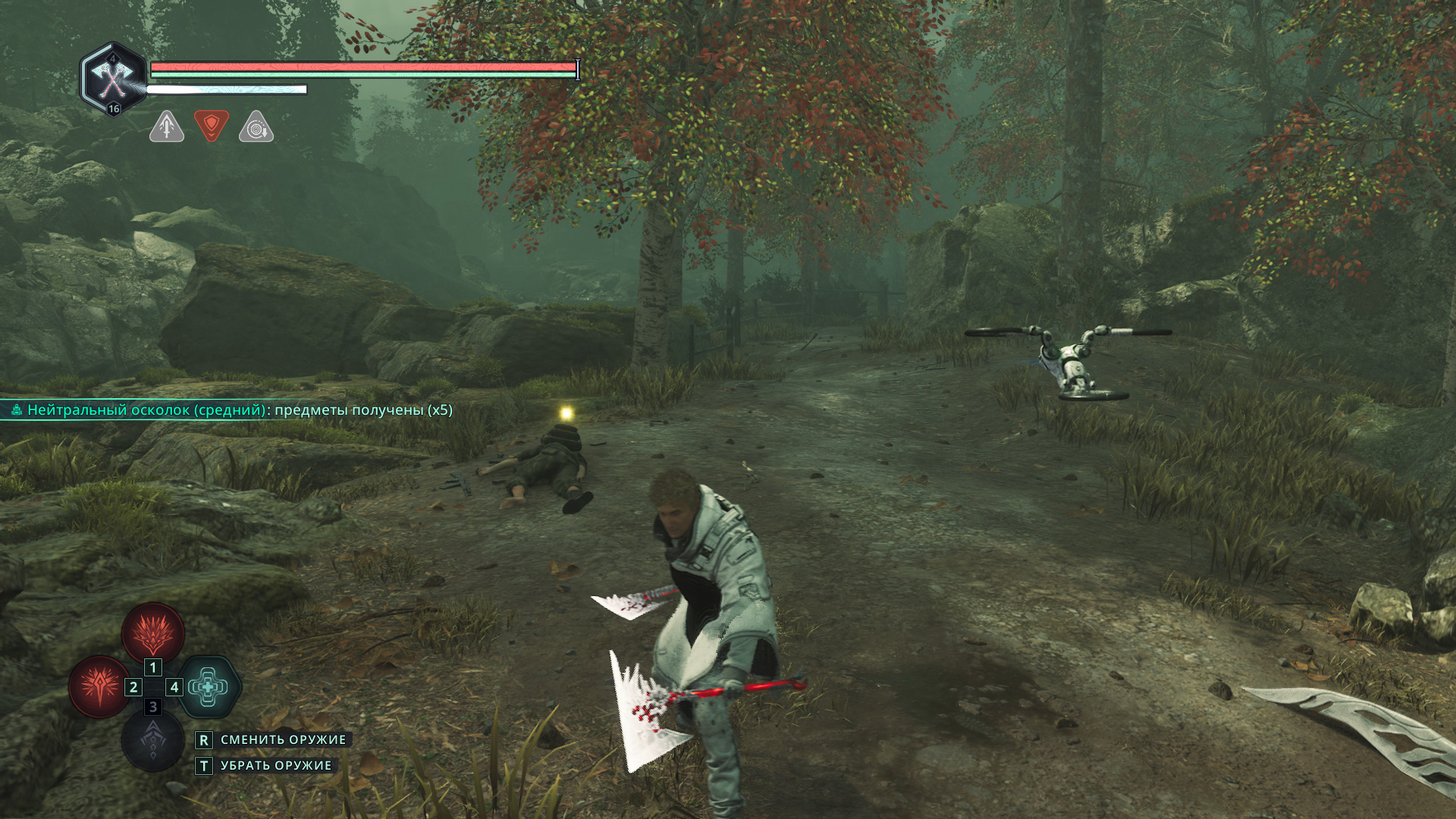Inspect the circular cooldown status icon

click(x=256, y=127)
